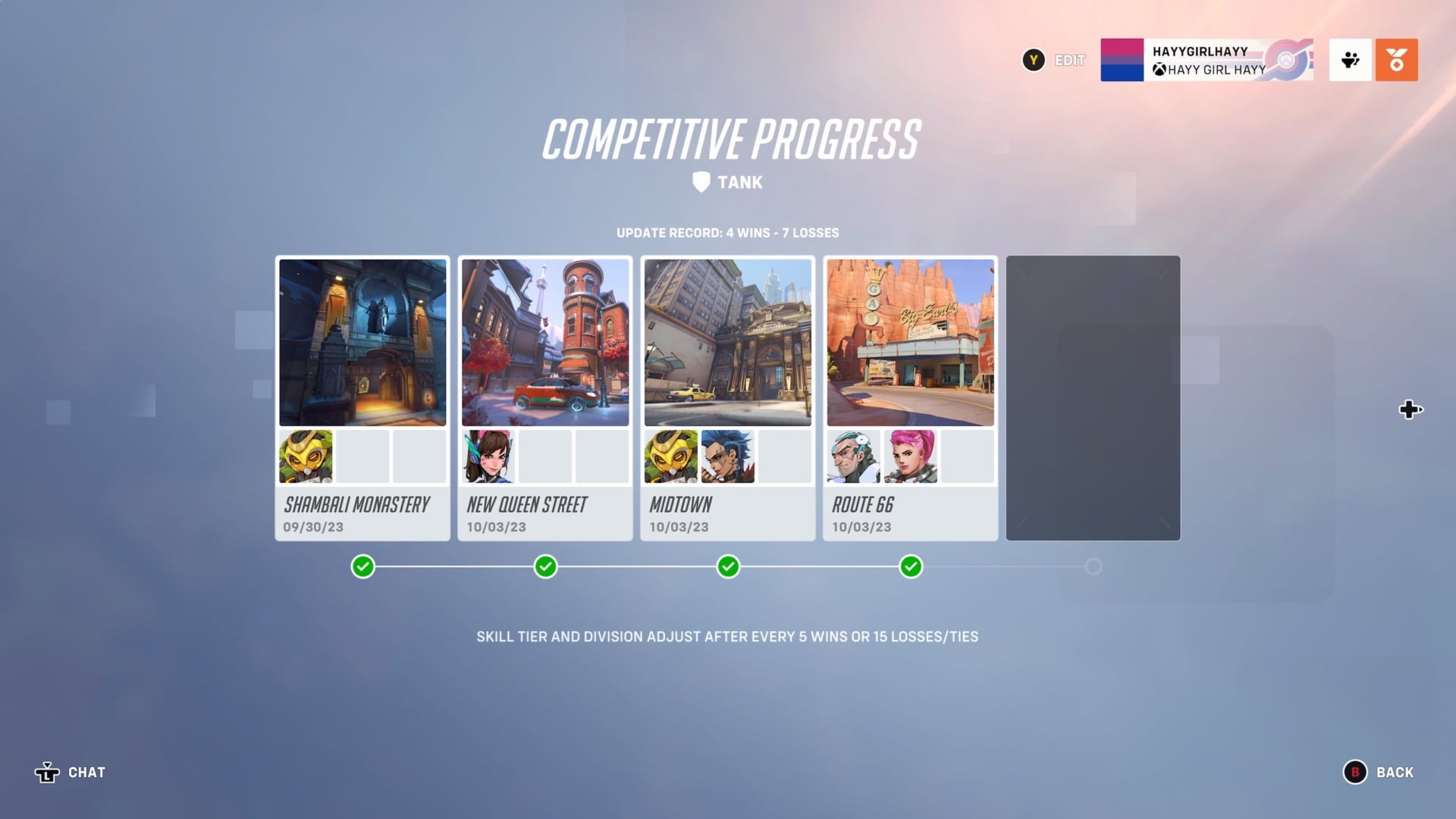The width and height of the screenshot is (1456, 819).
Task: Select the Sigma portrait on Route 66 card
Action: coord(854,457)
